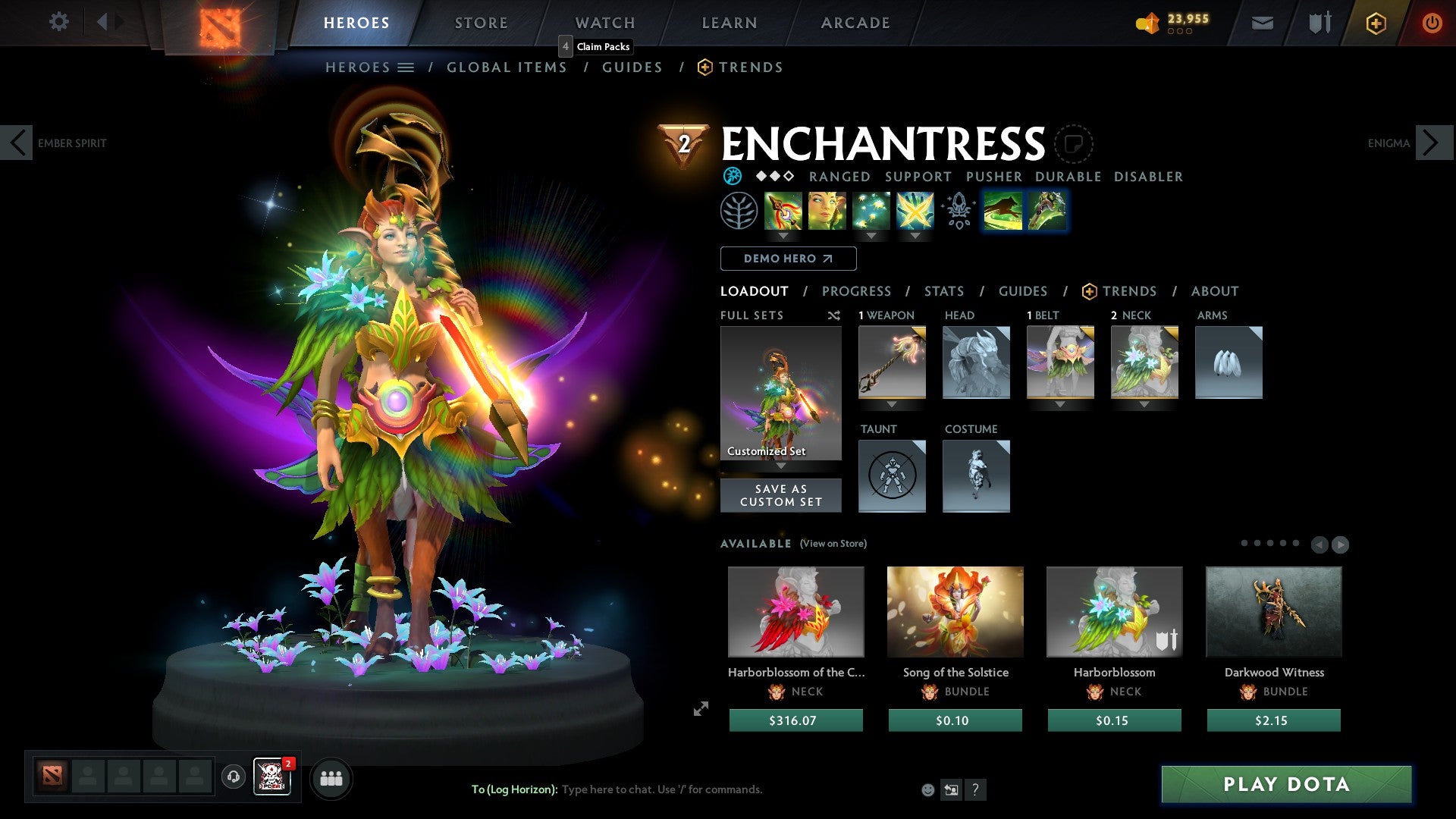Click the settings gear icon
Image resolution: width=1456 pixels, height=819 pixels.
tap(58, 22)
